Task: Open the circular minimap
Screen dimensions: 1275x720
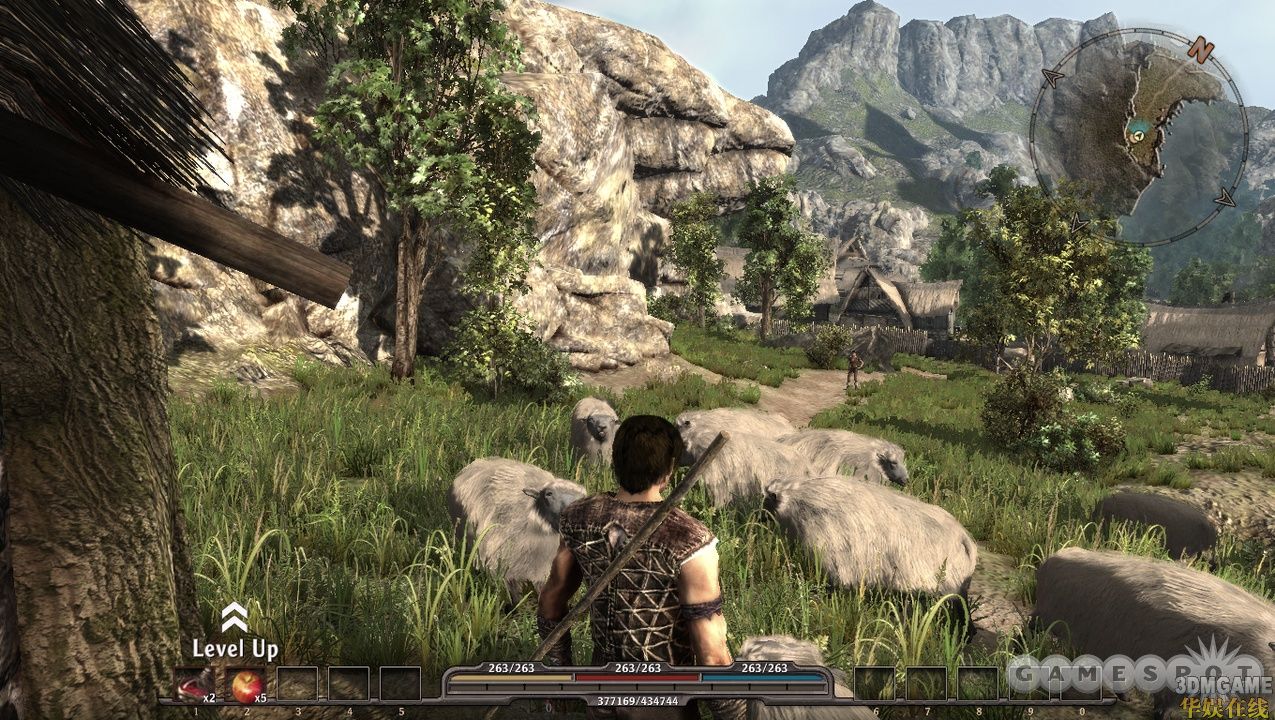Action: pyautogui.click(x=1138, y=137)
